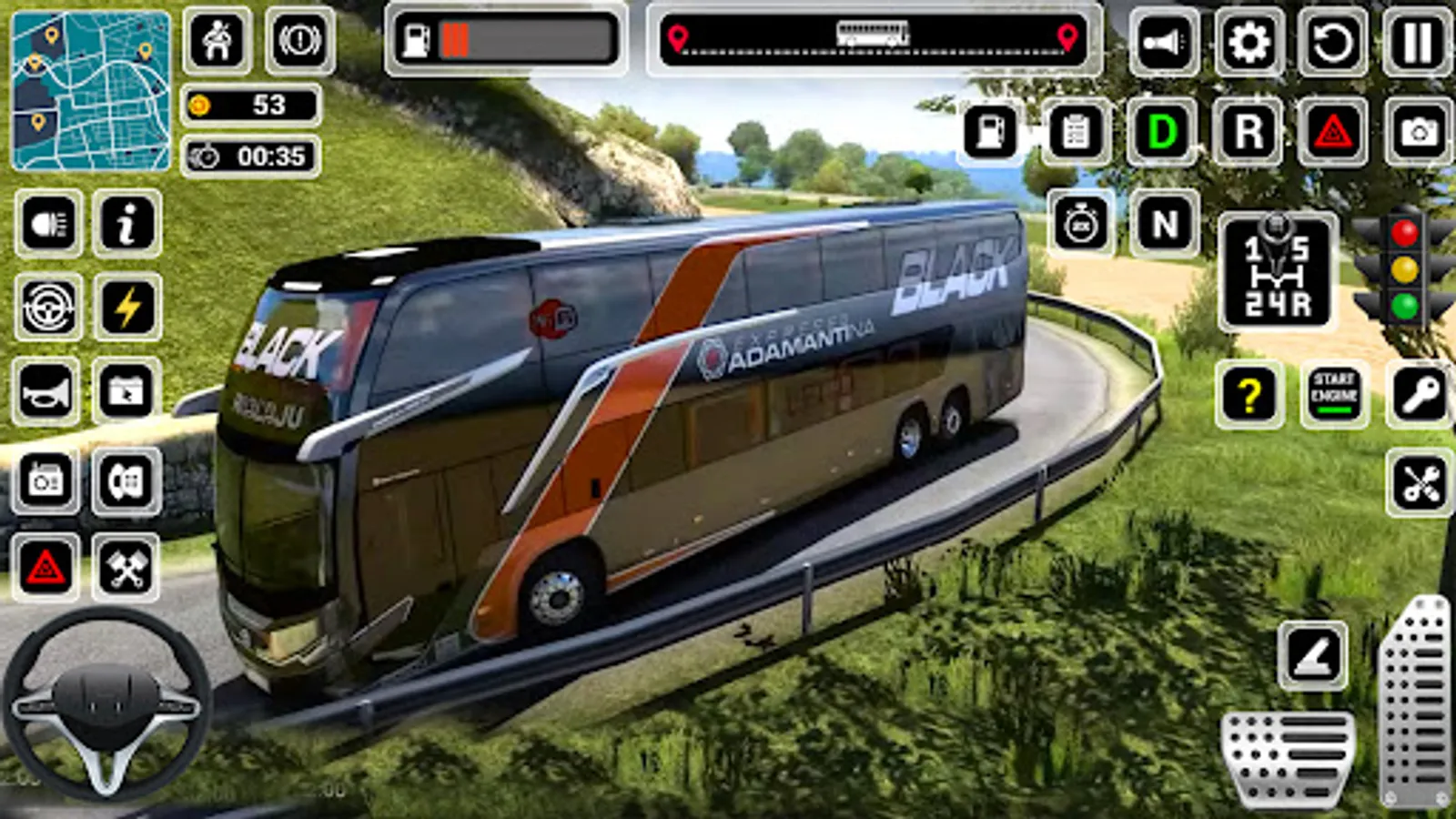The image size is (1456, 819).
Task: Toggle the seatbelt button
Action: (x=217, y=42)
